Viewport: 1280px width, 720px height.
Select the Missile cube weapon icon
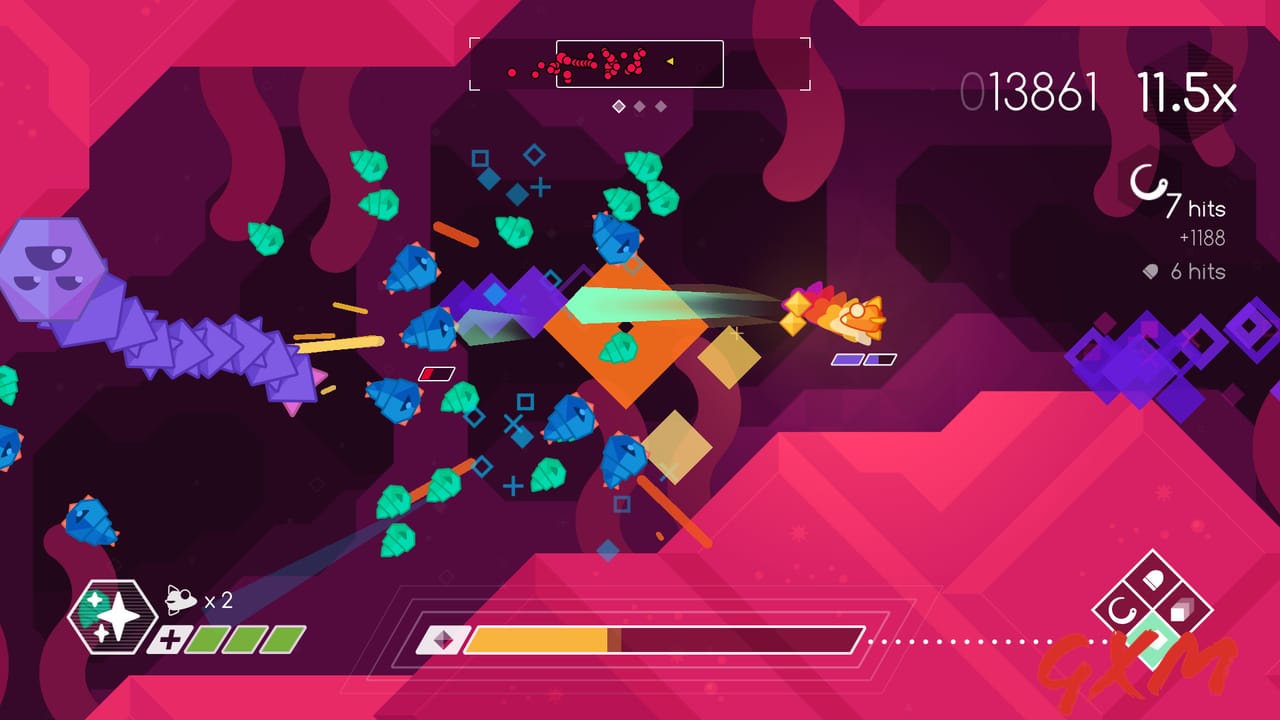(1181, 610)
